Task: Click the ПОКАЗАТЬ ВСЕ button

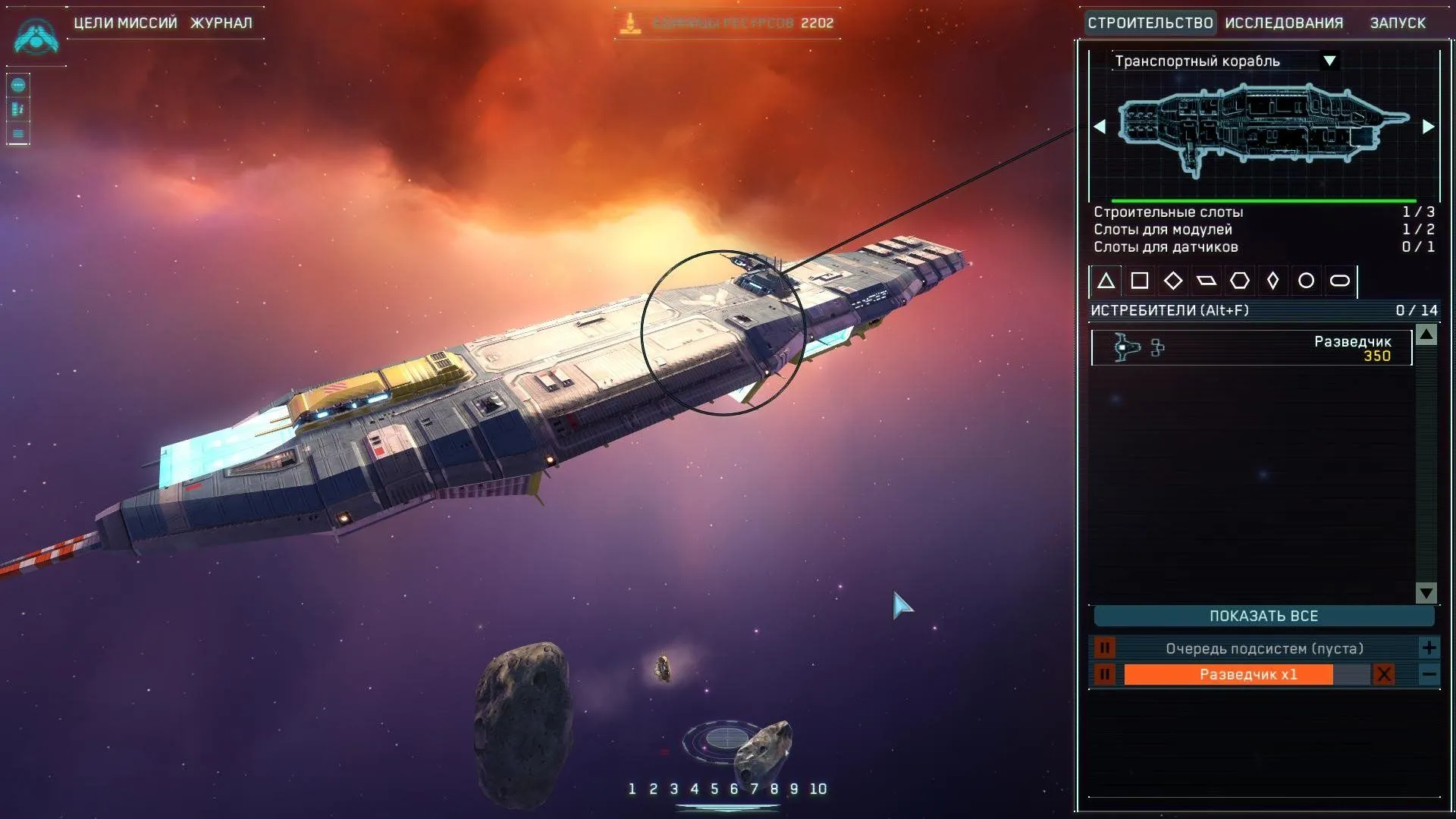Action: tap(1263, 616)
